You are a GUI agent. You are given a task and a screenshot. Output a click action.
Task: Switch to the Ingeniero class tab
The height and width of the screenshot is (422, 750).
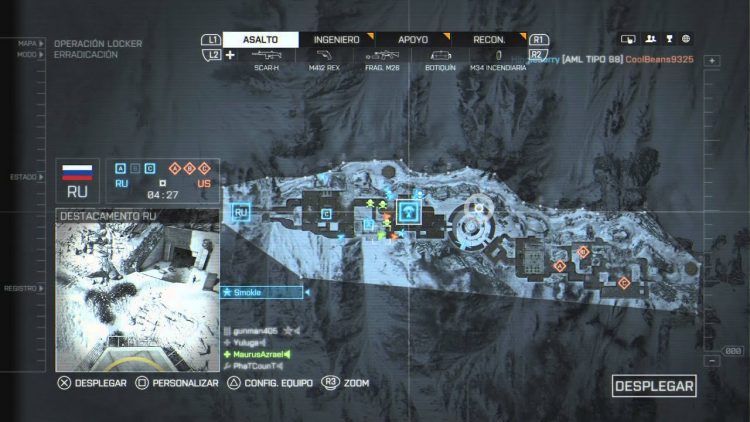336,39
